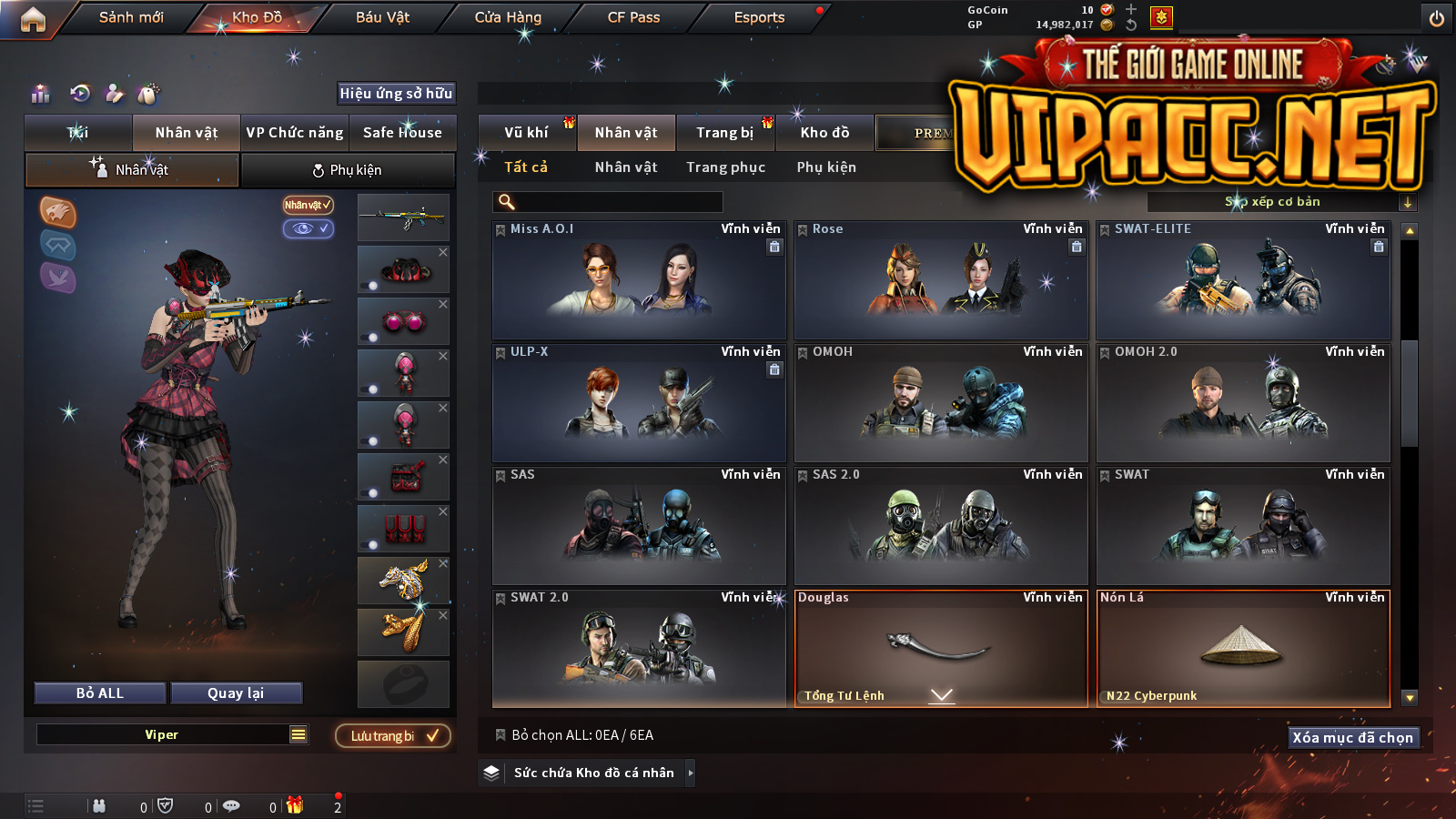The width and height of the screenshot is (1456, 819).
Task: Open the Hiệu ứng sở hữu panel
Action: (396, 93)
